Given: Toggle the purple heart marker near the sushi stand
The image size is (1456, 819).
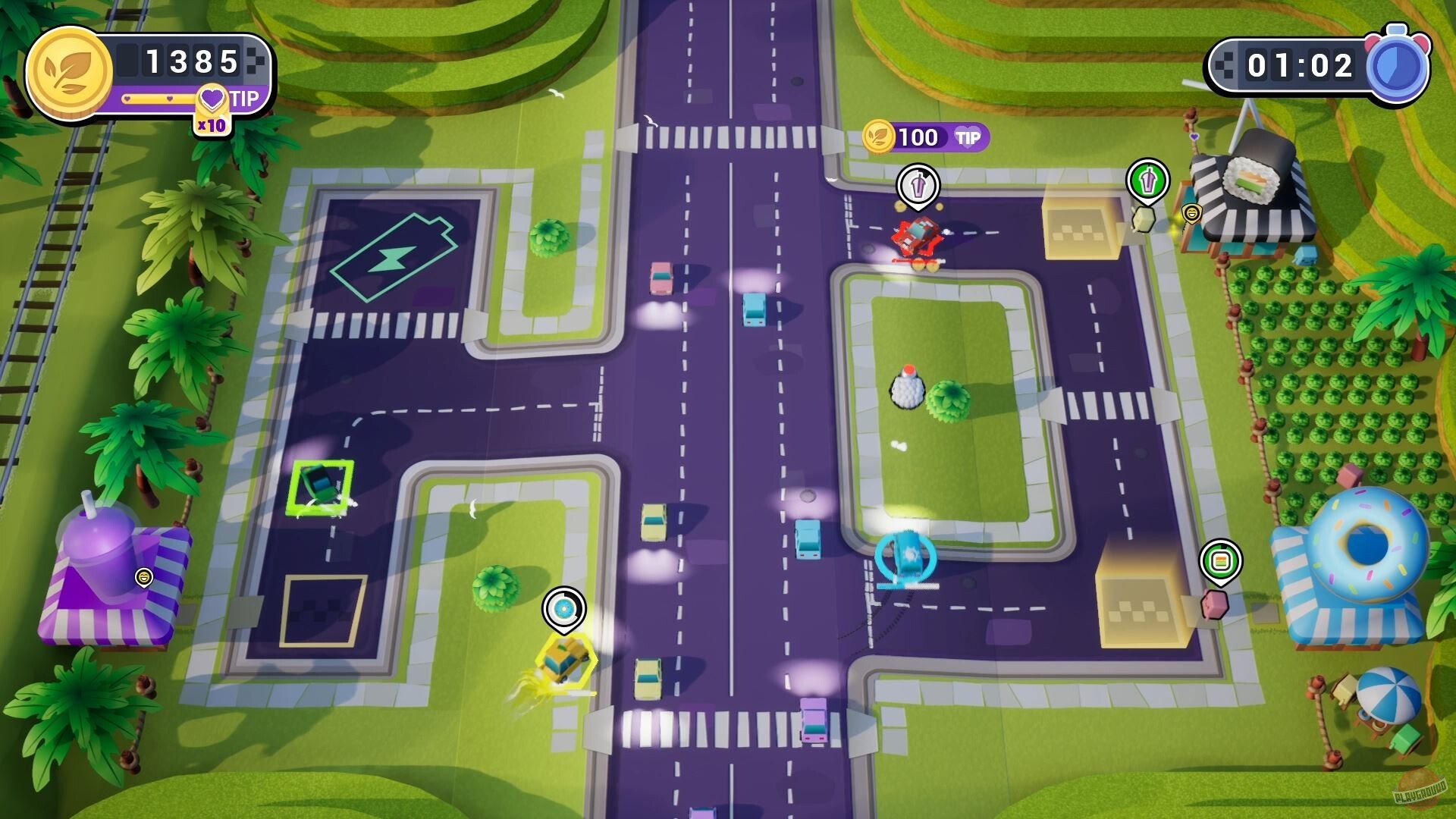Looking at the screenshot, I should [1194, 136].
